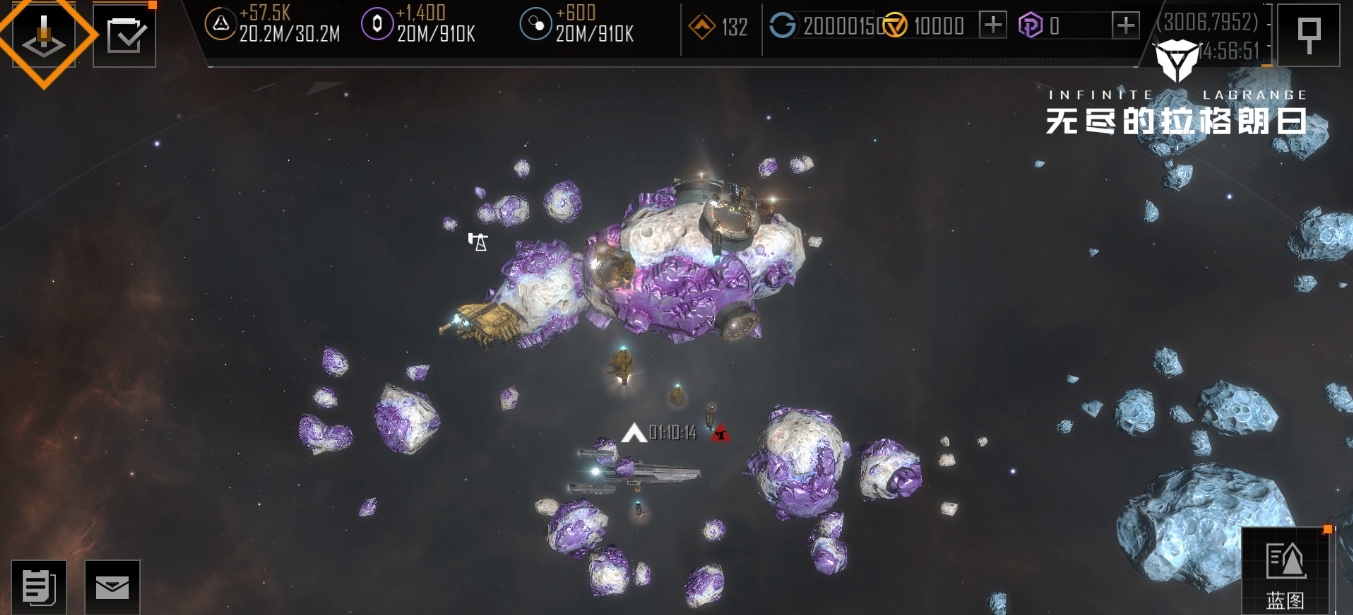Viewport: 1353px width, 615px height.
Task: Select the white mining derrick marker
Action: point(478,241)
